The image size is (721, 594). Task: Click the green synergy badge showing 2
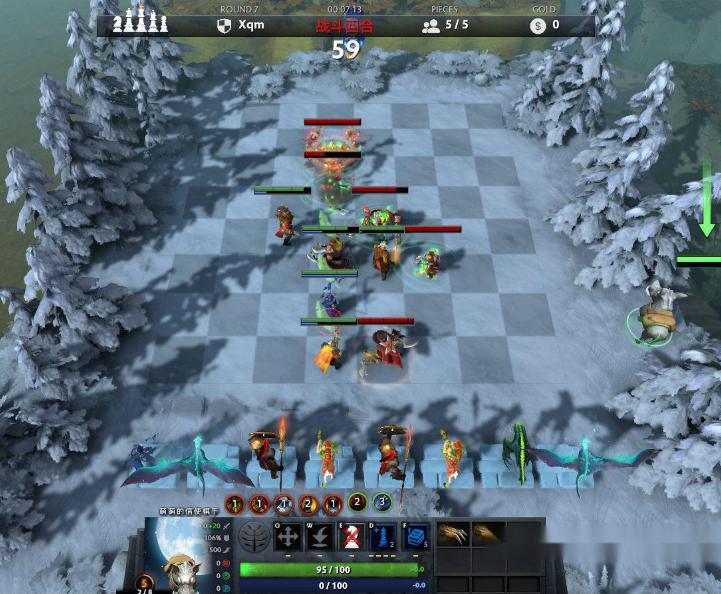357,502
